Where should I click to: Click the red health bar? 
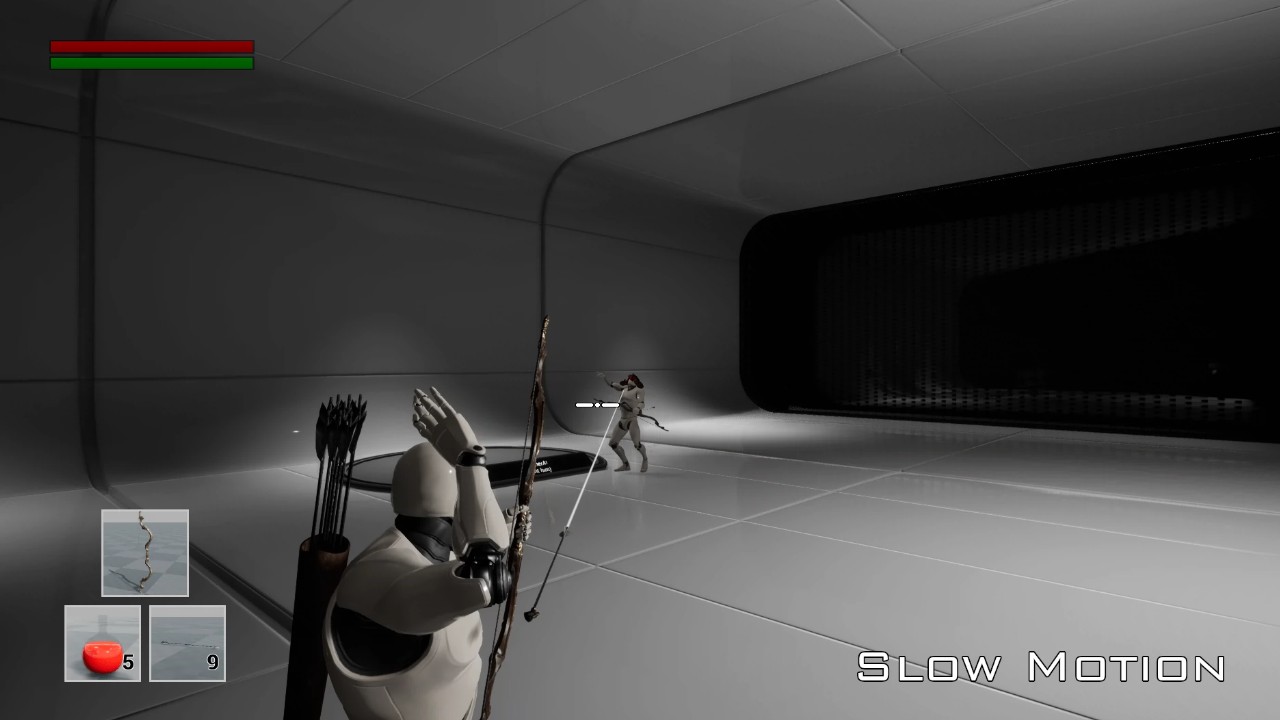[x=150, y=46]
